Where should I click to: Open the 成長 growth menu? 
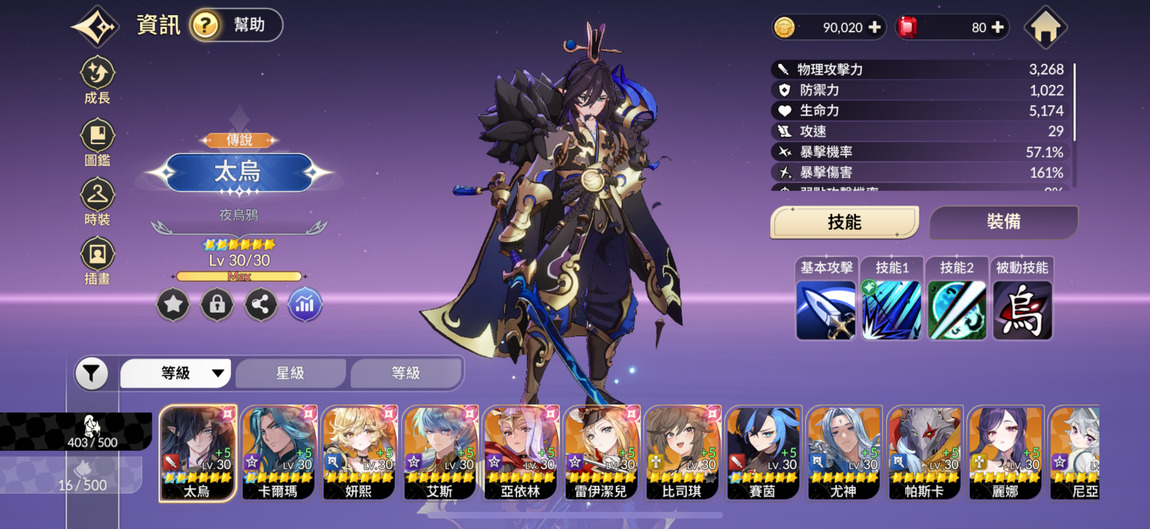point(97,80)
